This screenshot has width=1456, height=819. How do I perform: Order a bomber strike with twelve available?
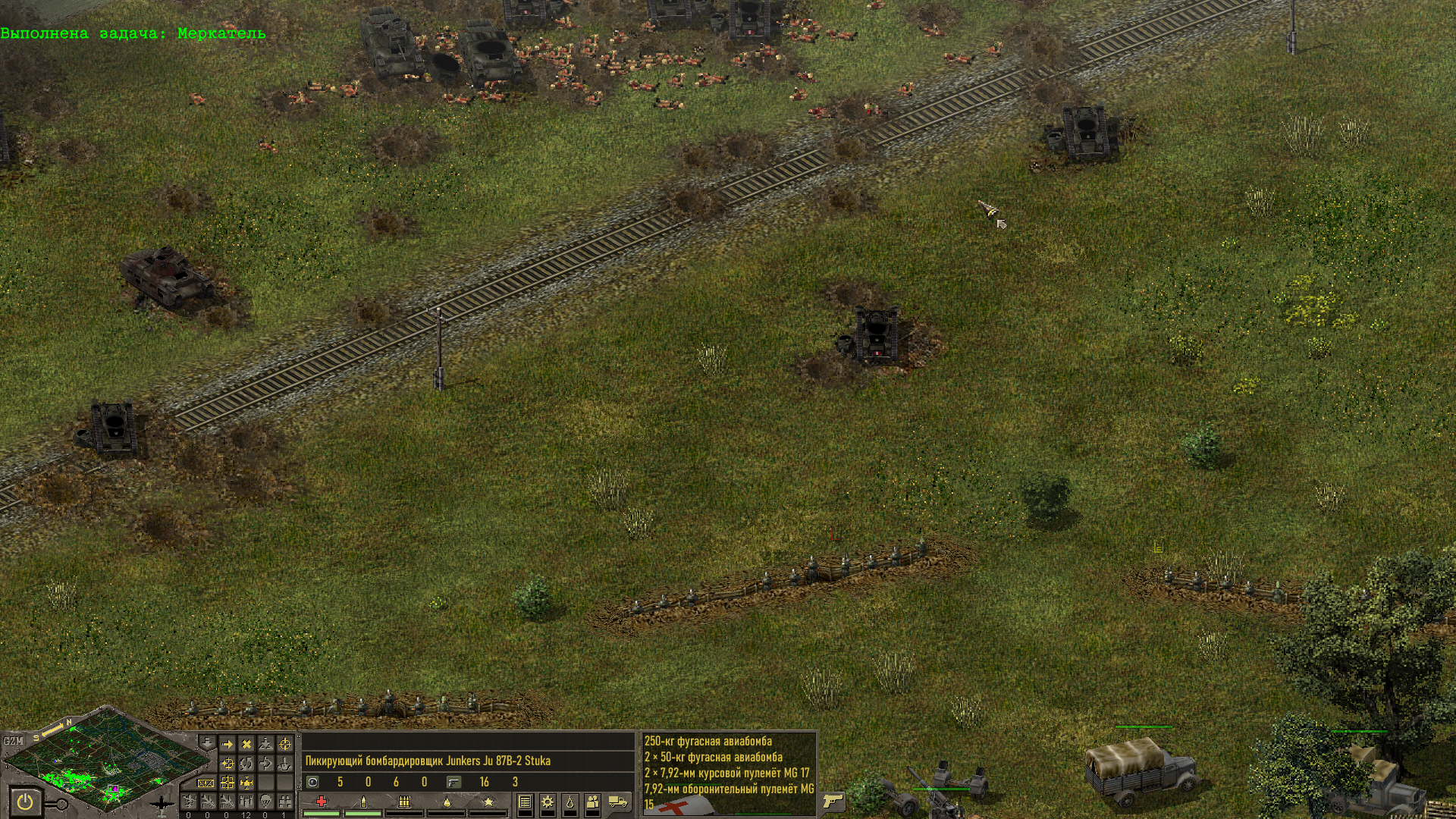coord(246,802)
